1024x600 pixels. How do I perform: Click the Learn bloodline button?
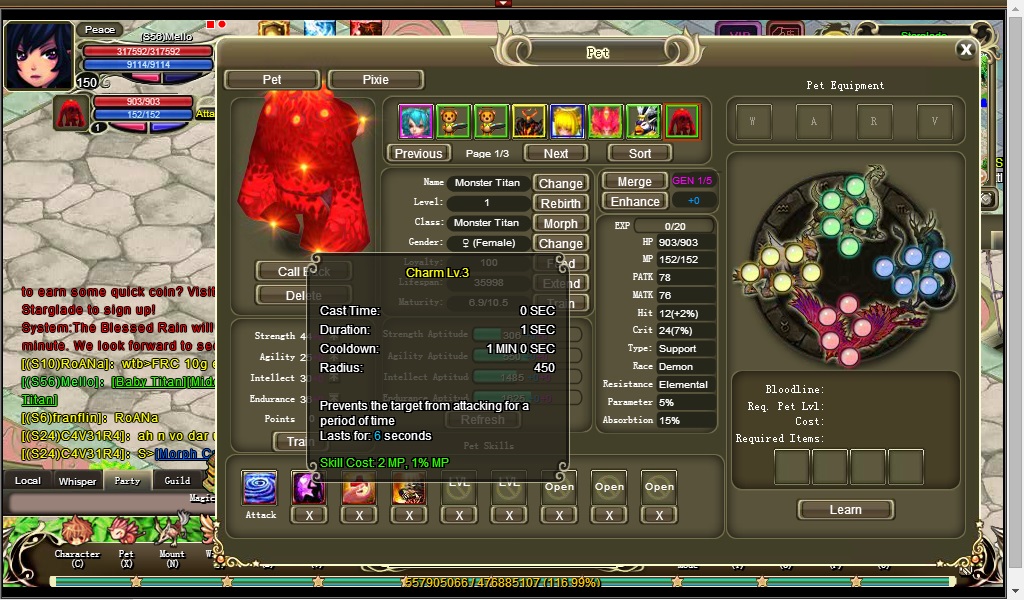(x=845, y=510)
